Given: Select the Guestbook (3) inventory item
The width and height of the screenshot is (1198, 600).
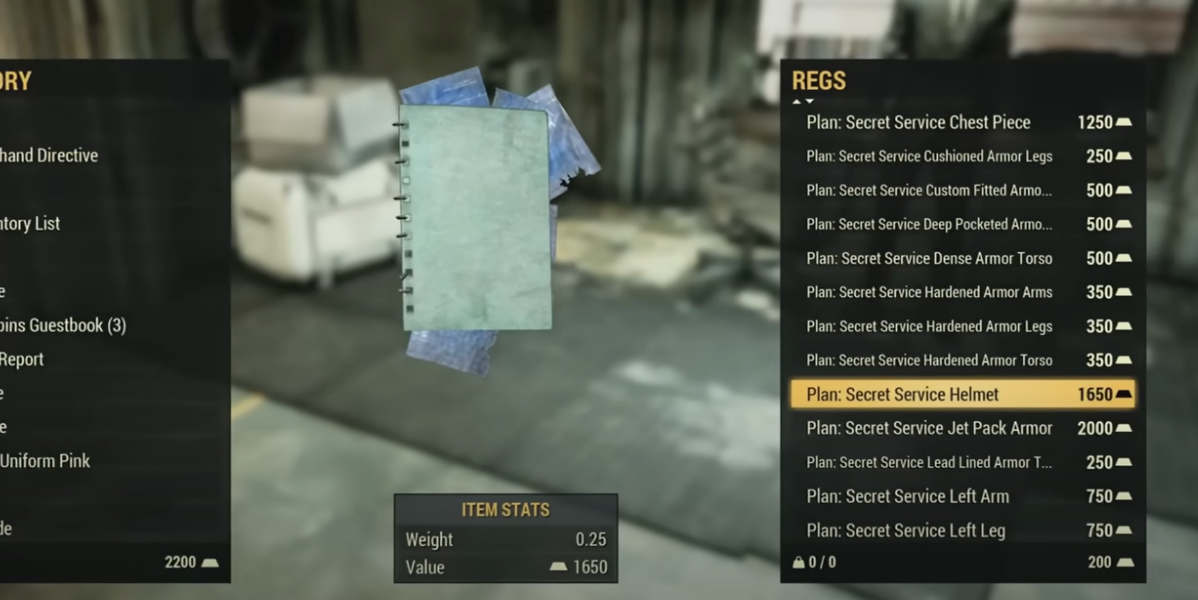Looking at the screenshot, I should click(x=62, y=326).
